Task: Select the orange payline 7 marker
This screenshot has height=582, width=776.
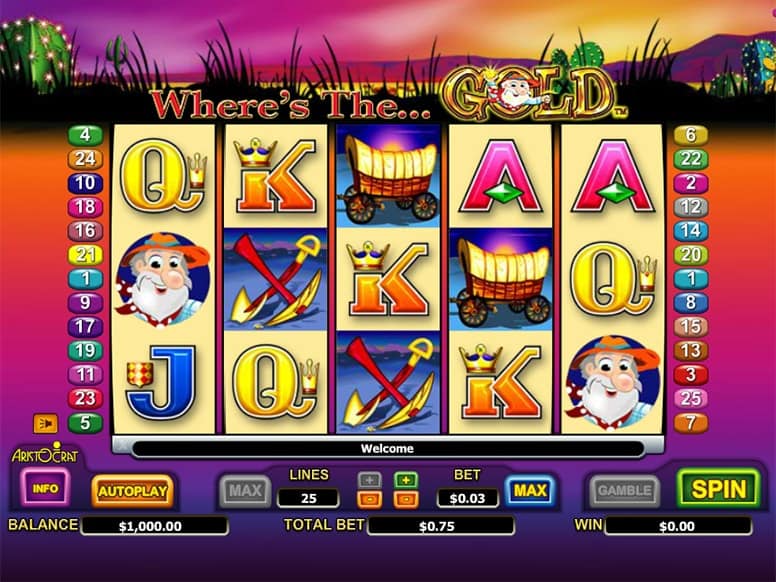Action: (691, 422)
